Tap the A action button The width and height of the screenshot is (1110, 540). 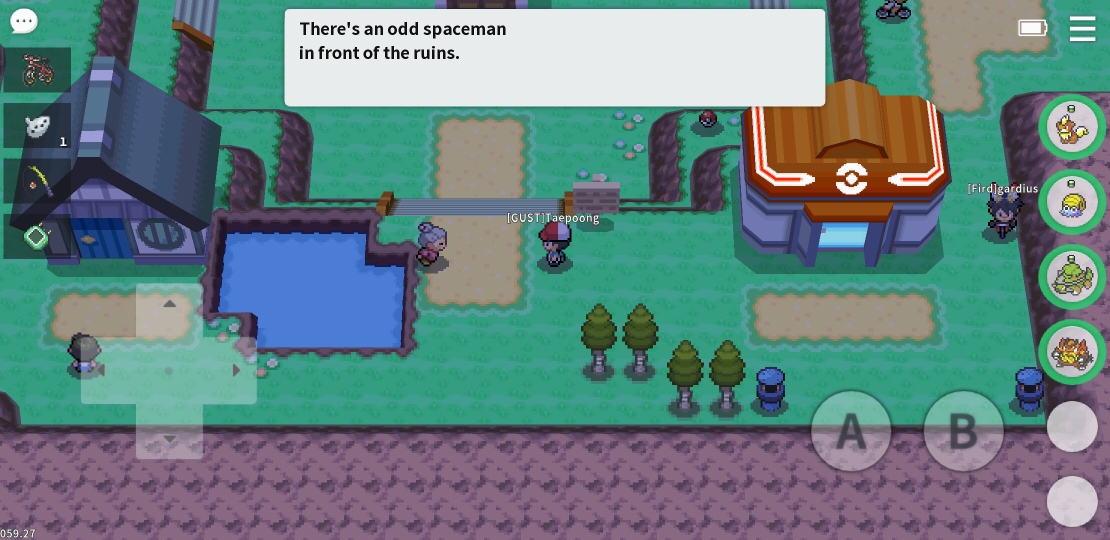point(850,431)
